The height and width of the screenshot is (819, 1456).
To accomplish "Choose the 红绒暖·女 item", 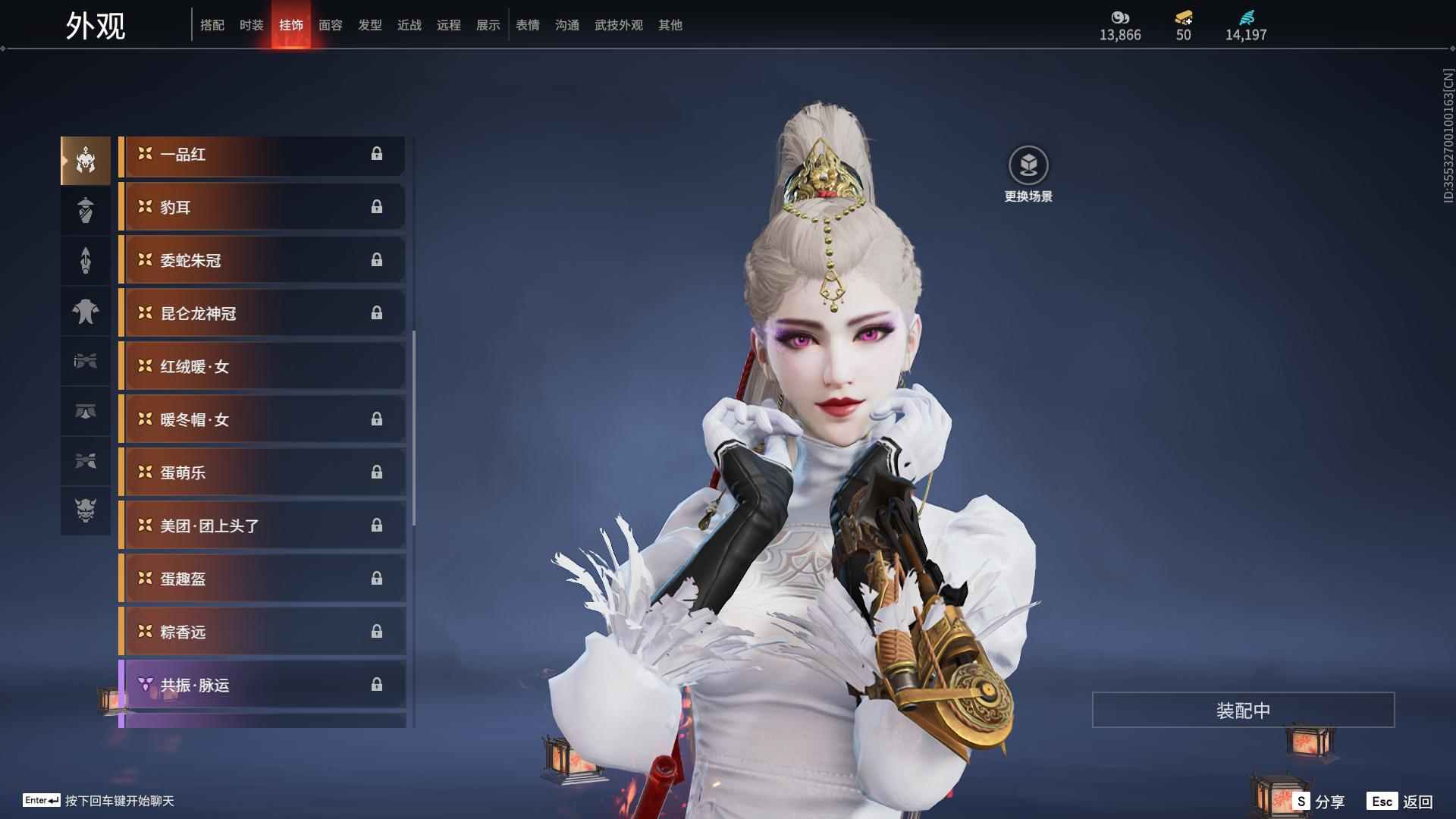I will pyautogui.click(x=262, y=367).
